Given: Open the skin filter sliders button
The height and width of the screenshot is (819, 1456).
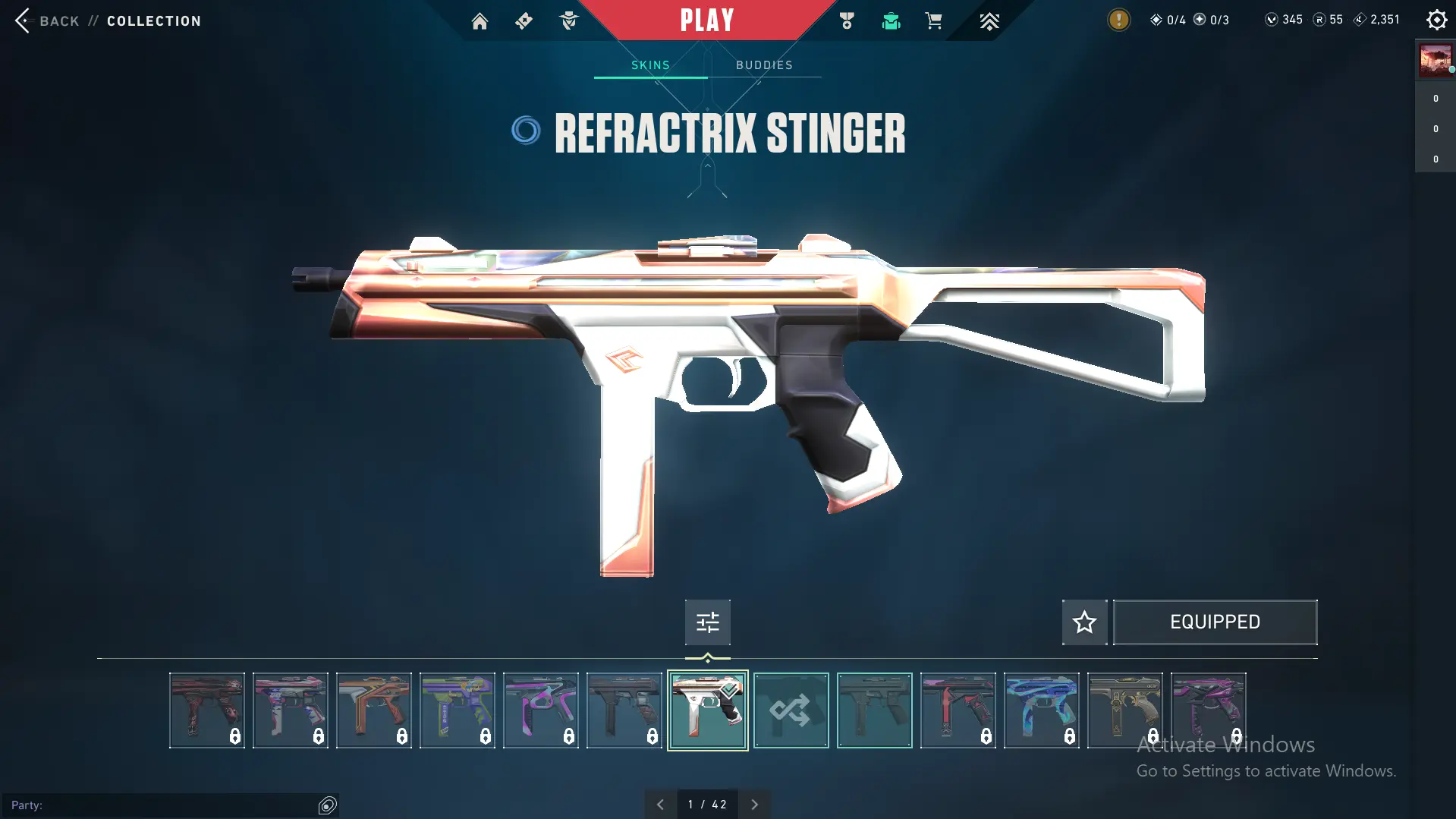Looking at the screenshot, I should click(x=707, y=622).
